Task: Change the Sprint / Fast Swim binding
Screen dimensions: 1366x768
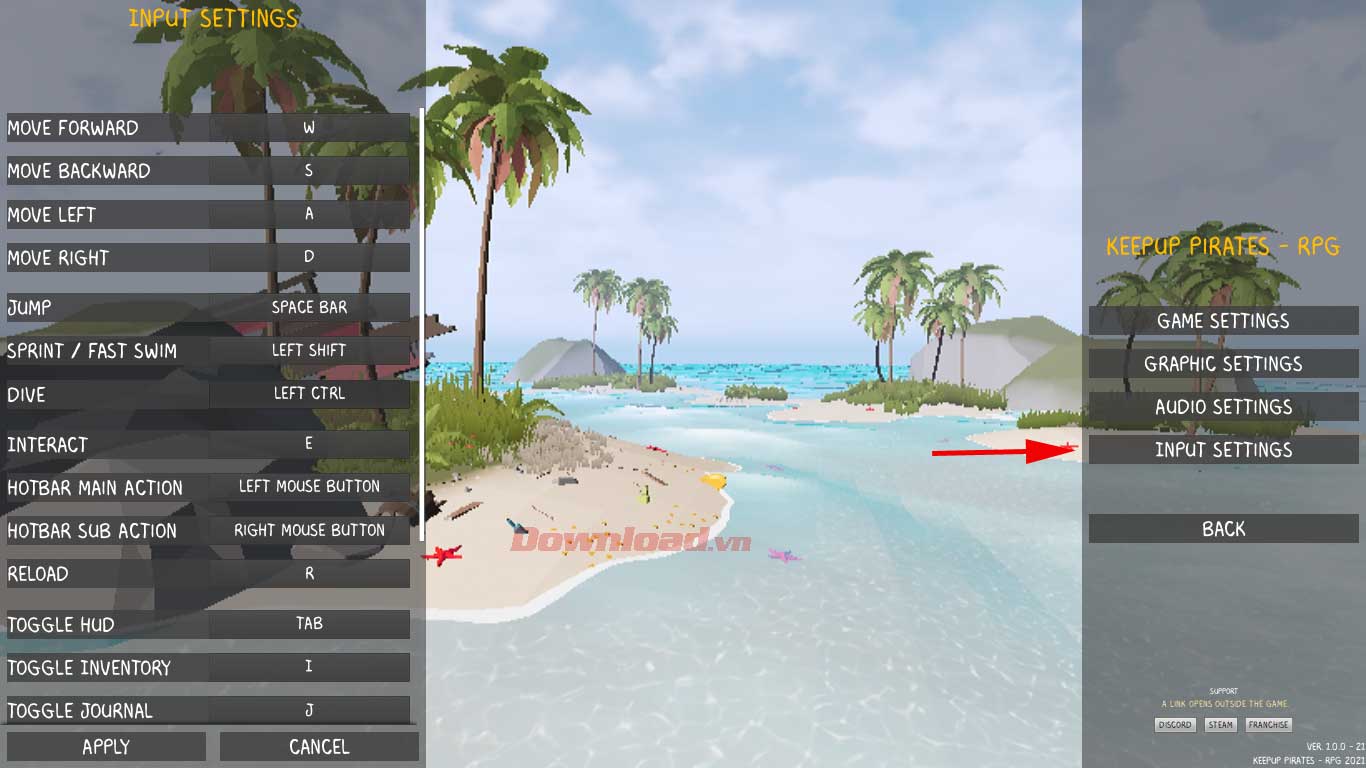Action: [310, 350]
